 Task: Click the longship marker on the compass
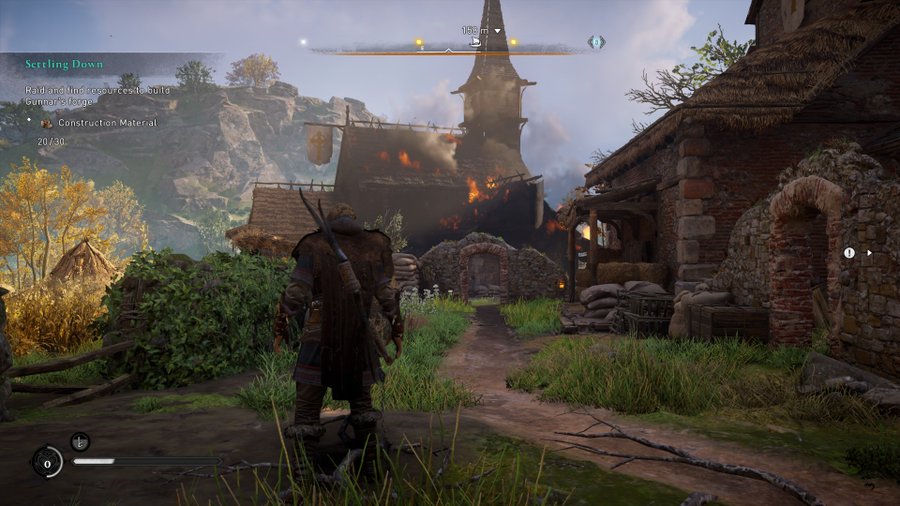(x=476, y=43)
